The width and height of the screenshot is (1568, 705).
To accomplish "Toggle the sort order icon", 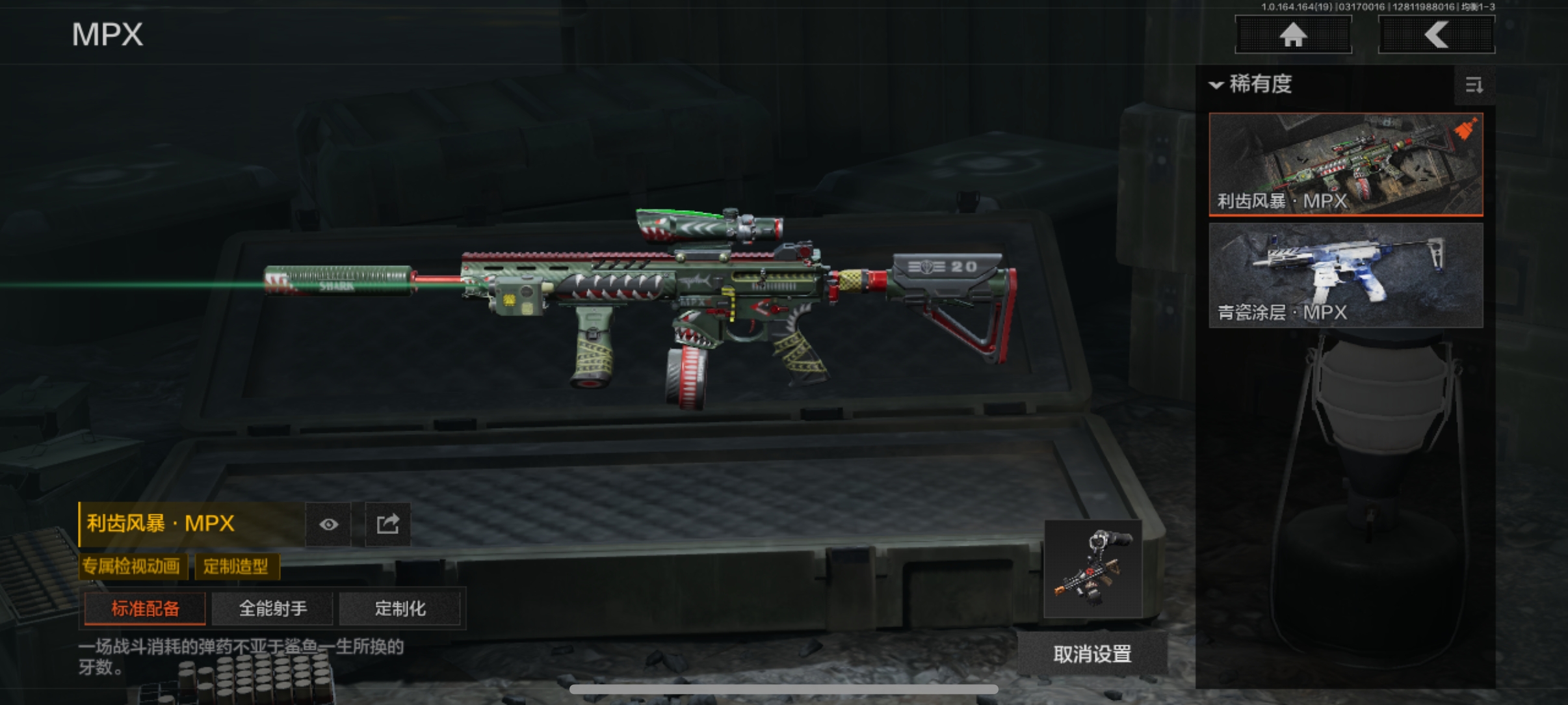I will pos(1474,85).
